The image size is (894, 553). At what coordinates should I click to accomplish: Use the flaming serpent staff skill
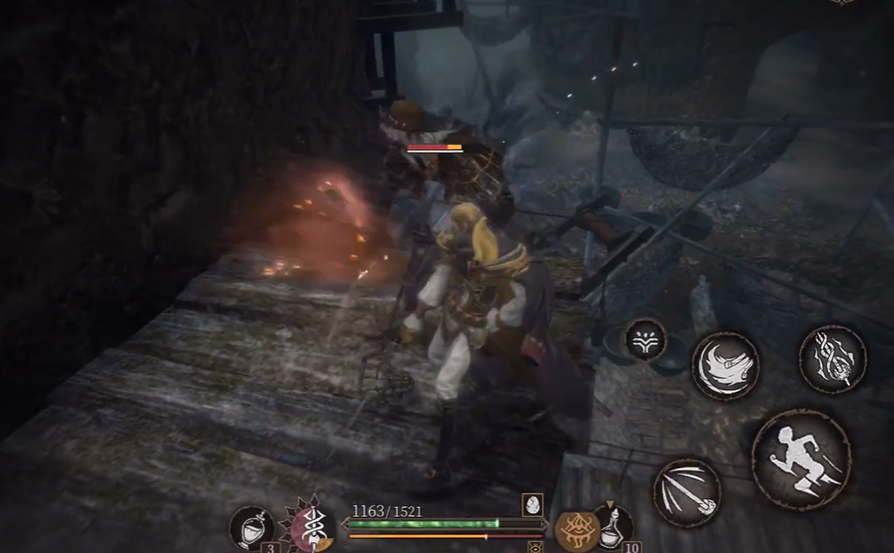pyautogui.click(x=832, y=358)
